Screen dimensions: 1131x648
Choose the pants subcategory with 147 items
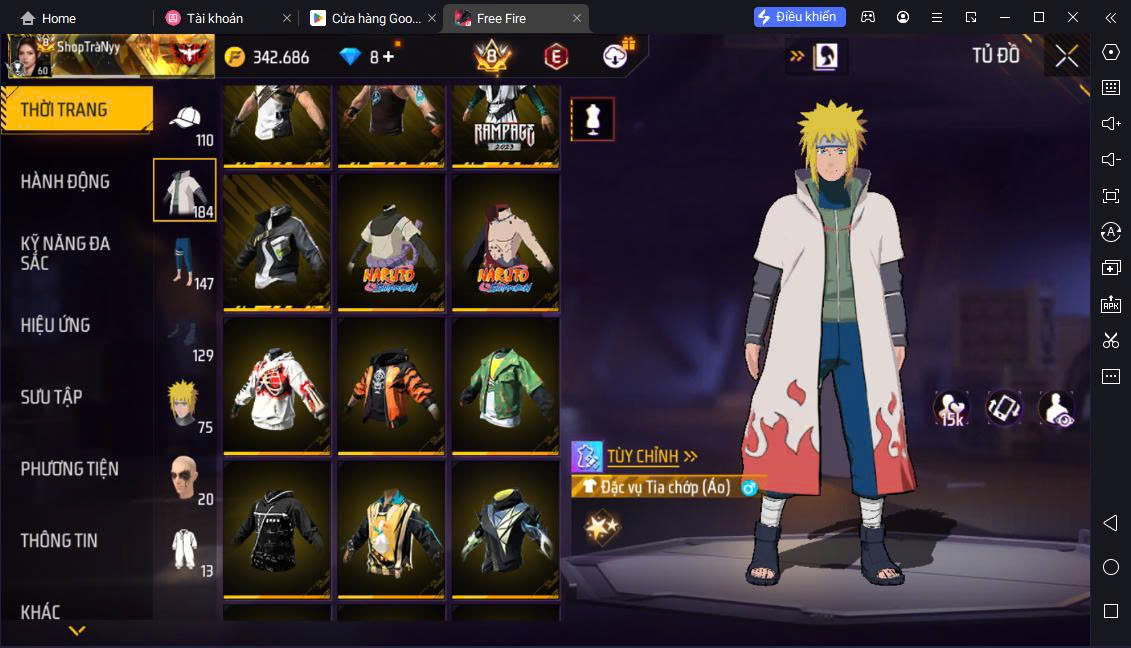[185, 262]
